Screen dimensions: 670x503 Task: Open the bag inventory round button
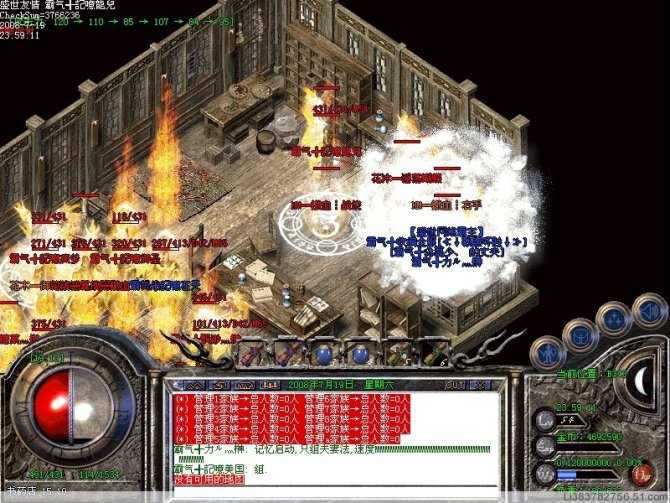pyautogui.click(x=579, y=333)
